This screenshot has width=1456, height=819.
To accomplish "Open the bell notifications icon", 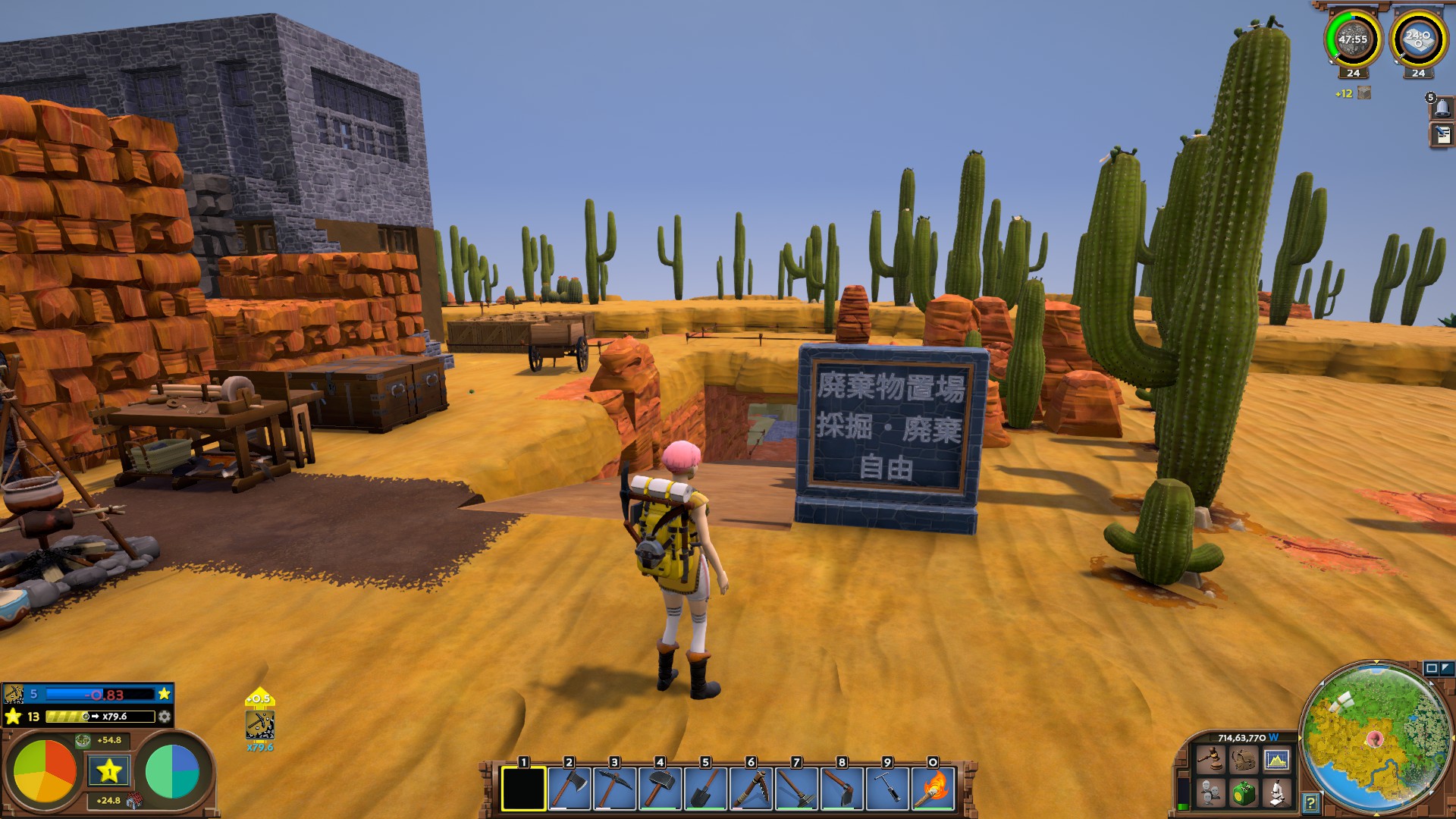I will click(x=1442, y=108).
